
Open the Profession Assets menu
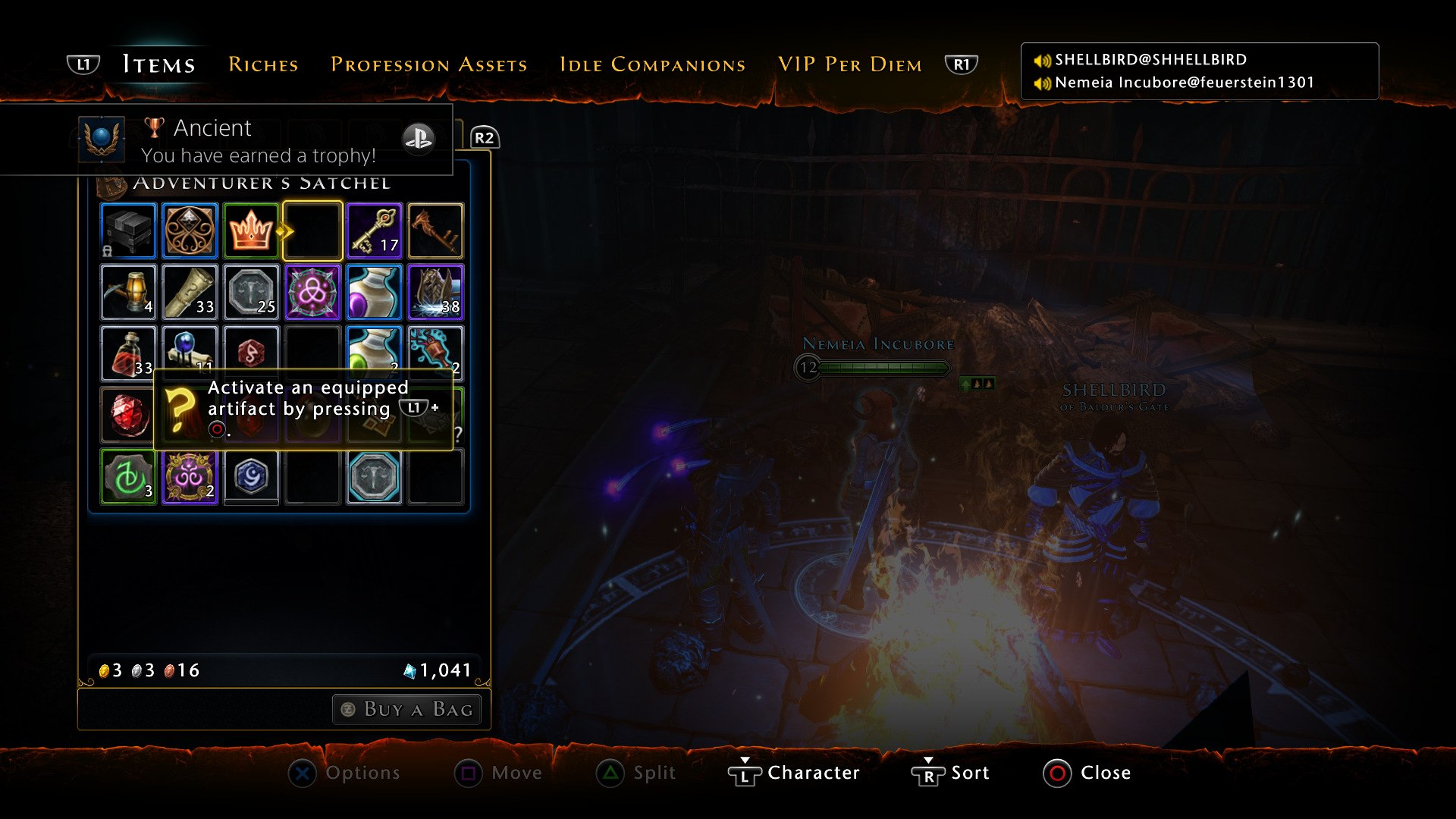[428, 64]
